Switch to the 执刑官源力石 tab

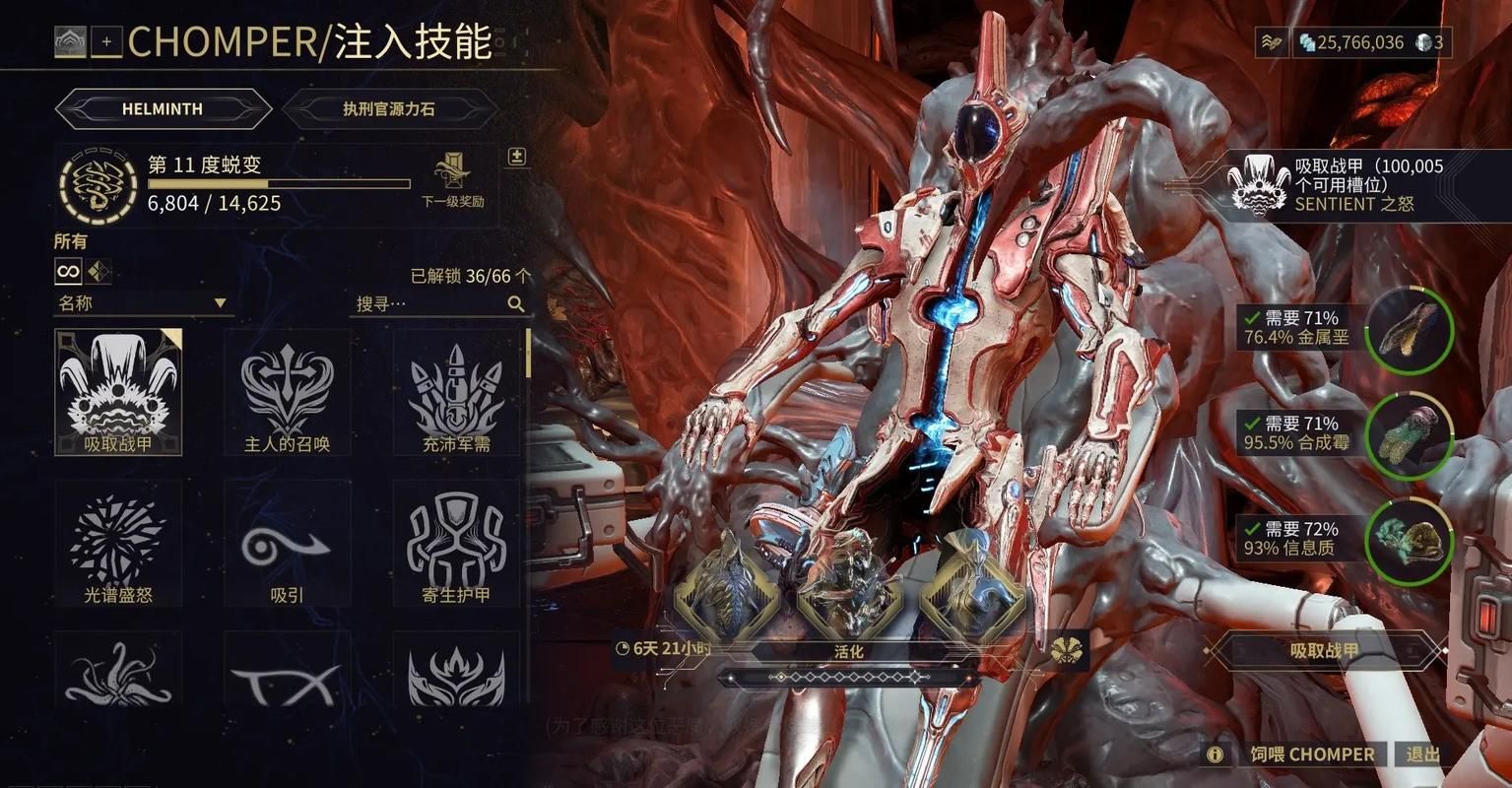pyautogui.click(x=389, y=108)
